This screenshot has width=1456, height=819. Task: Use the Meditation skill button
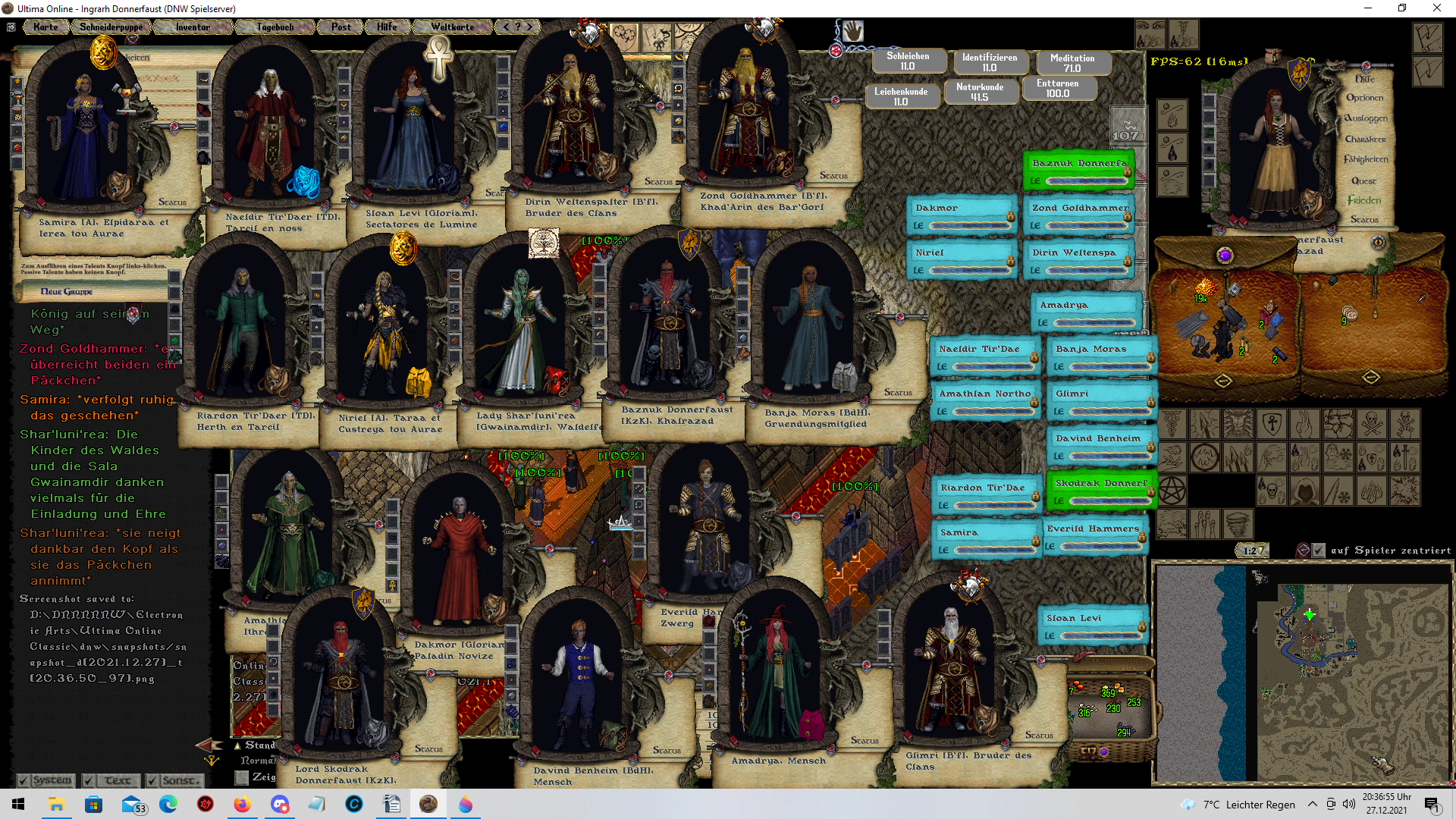pyautogui.click(x=1072, y=63)
